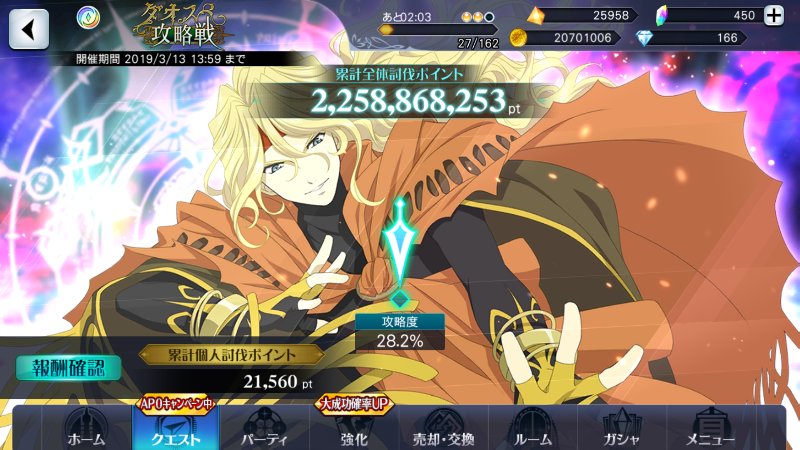
Task: Go to ホーム home screen
Action: 85,428
